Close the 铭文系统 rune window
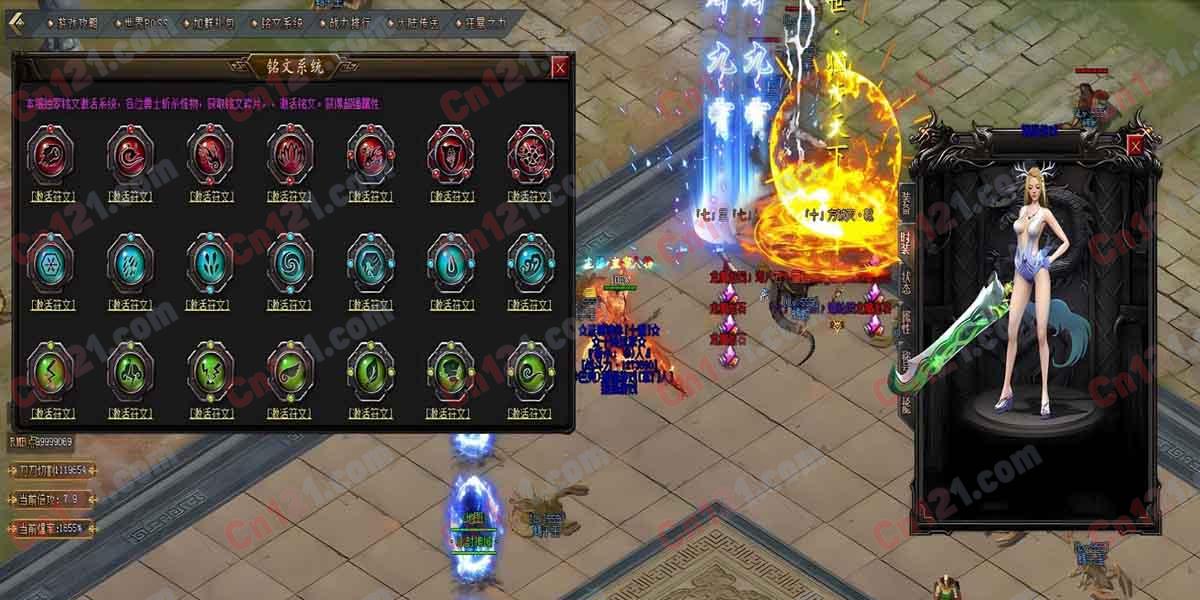The height and width of the screenshot is (600, 1200). pyautogui.click(x=560, y=67)
